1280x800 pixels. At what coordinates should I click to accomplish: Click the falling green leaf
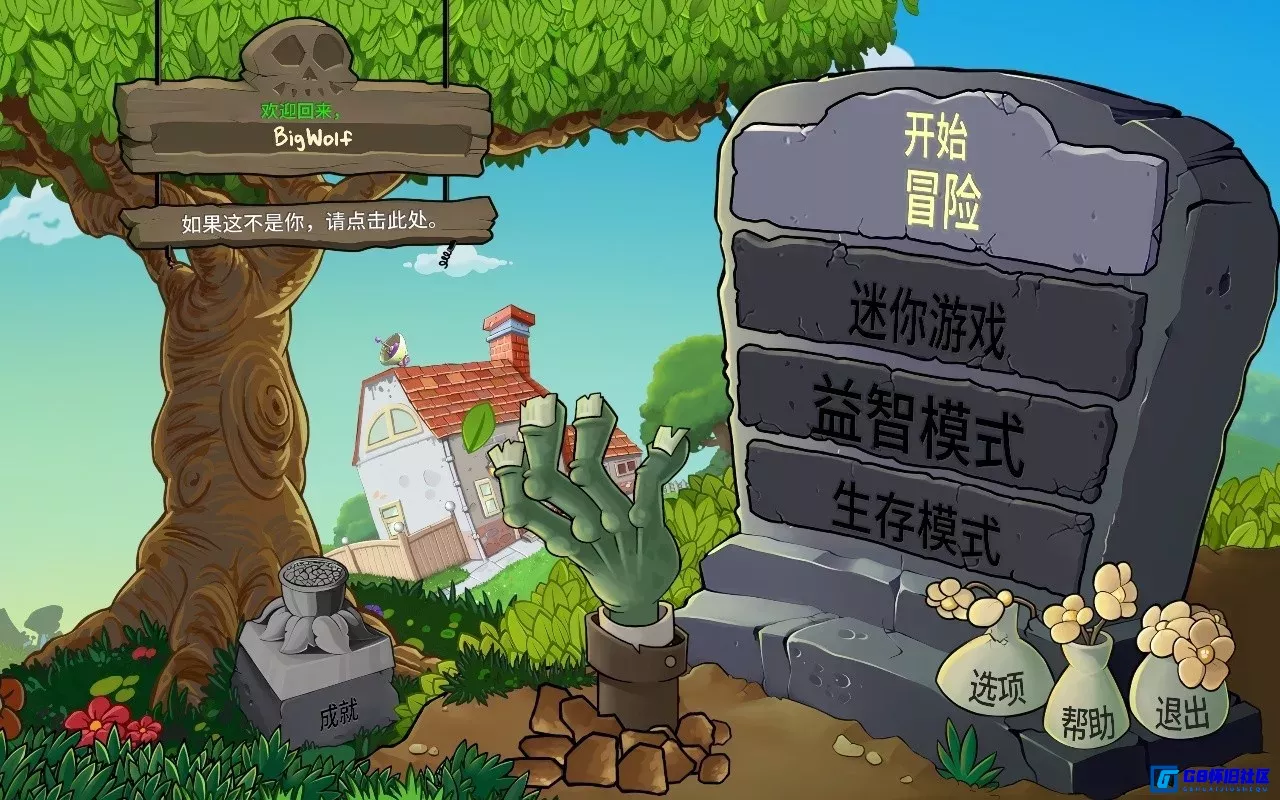480,428
